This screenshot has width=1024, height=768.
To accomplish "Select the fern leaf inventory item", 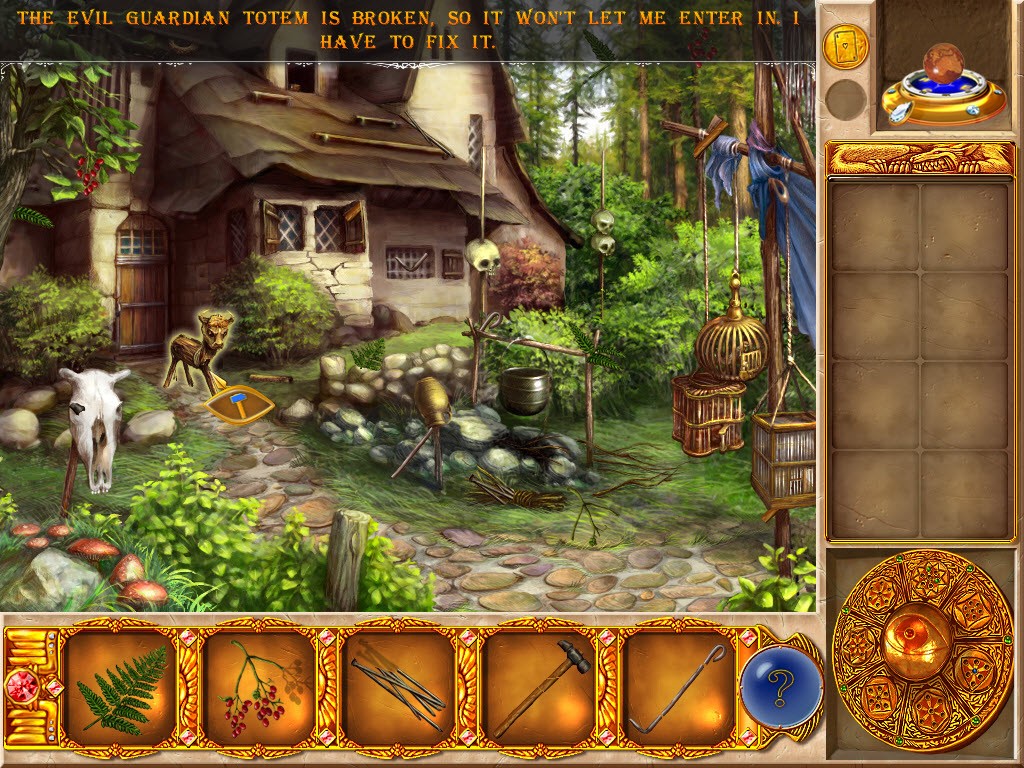I will click(121, 688).
